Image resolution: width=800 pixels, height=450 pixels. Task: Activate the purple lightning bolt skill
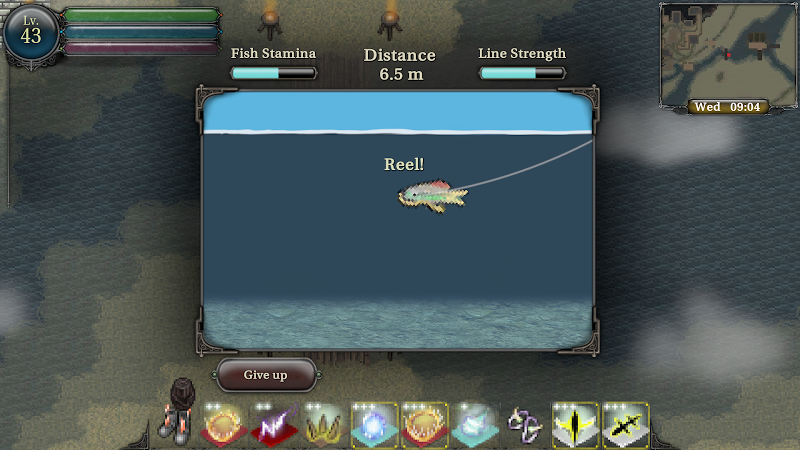point(275,427)
